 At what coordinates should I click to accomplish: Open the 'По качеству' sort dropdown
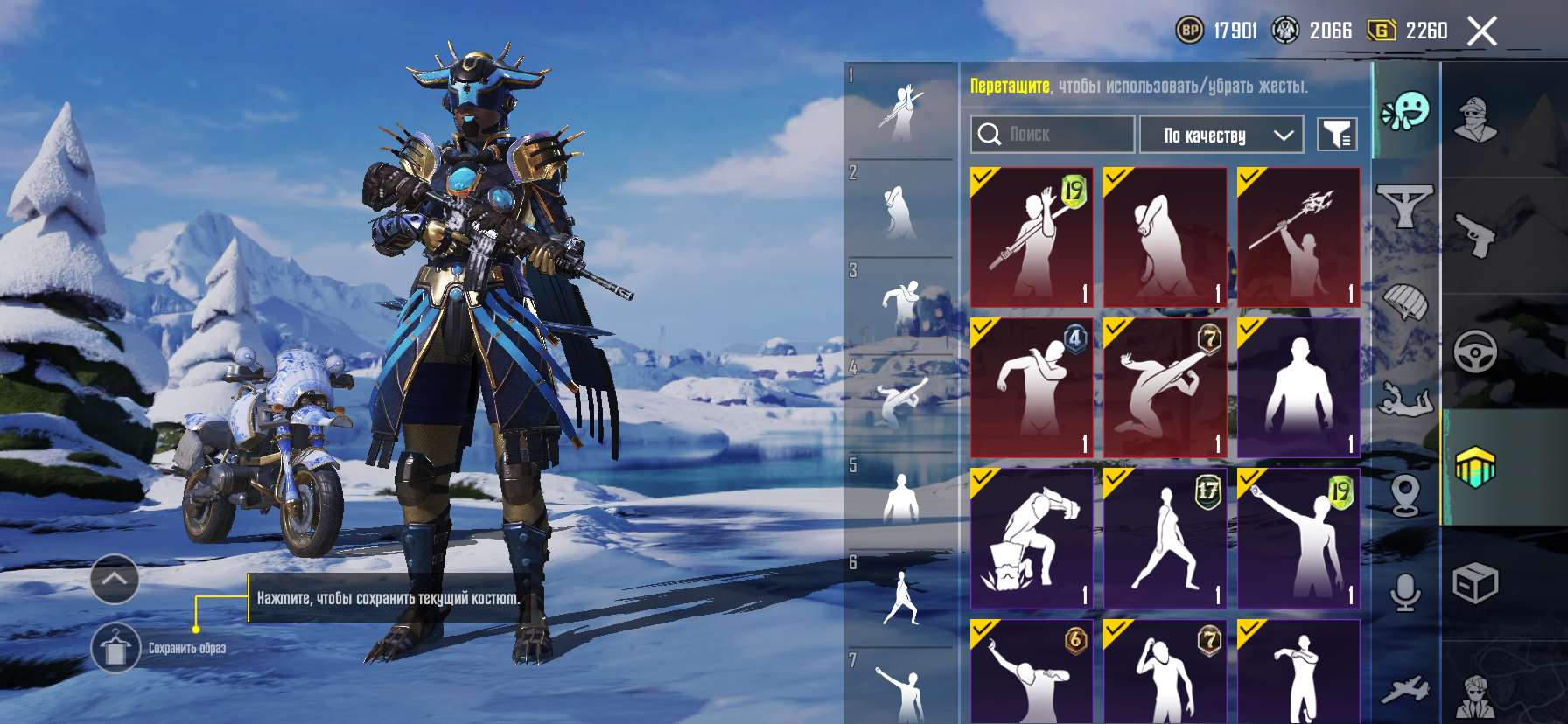1222,135
